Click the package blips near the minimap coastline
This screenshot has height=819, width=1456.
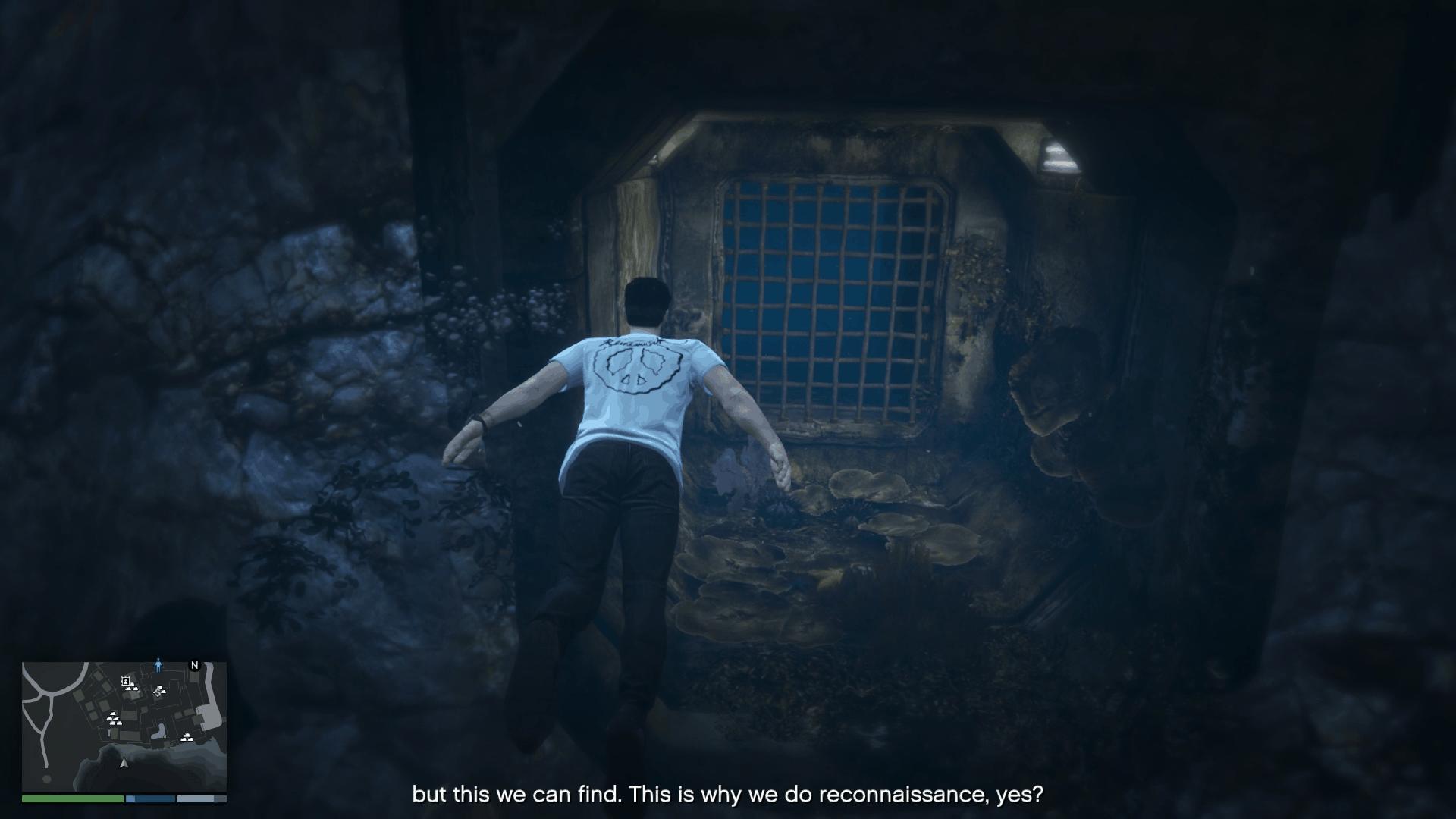pyautogui.click(x=187, y=738)
